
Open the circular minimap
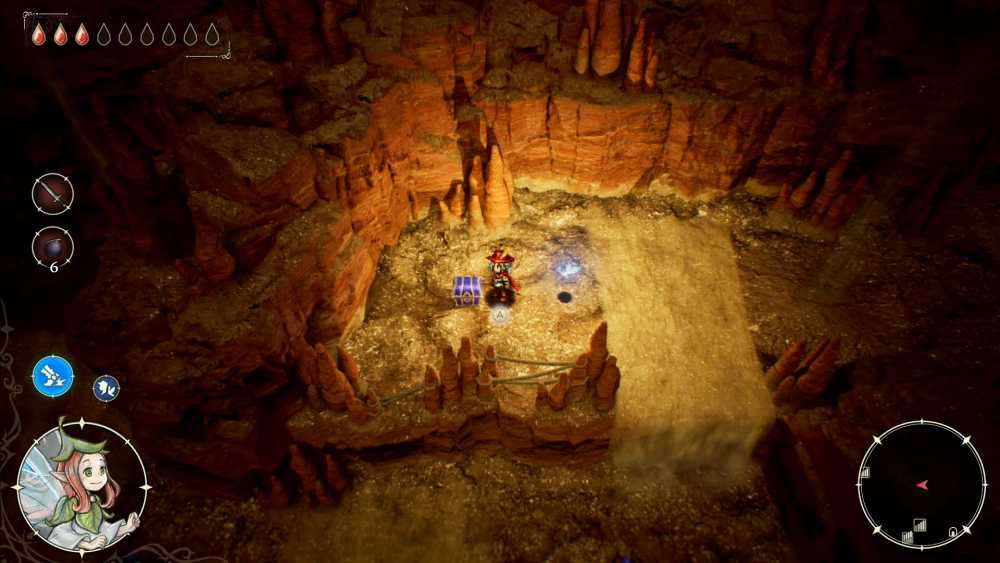coord(921,485)
